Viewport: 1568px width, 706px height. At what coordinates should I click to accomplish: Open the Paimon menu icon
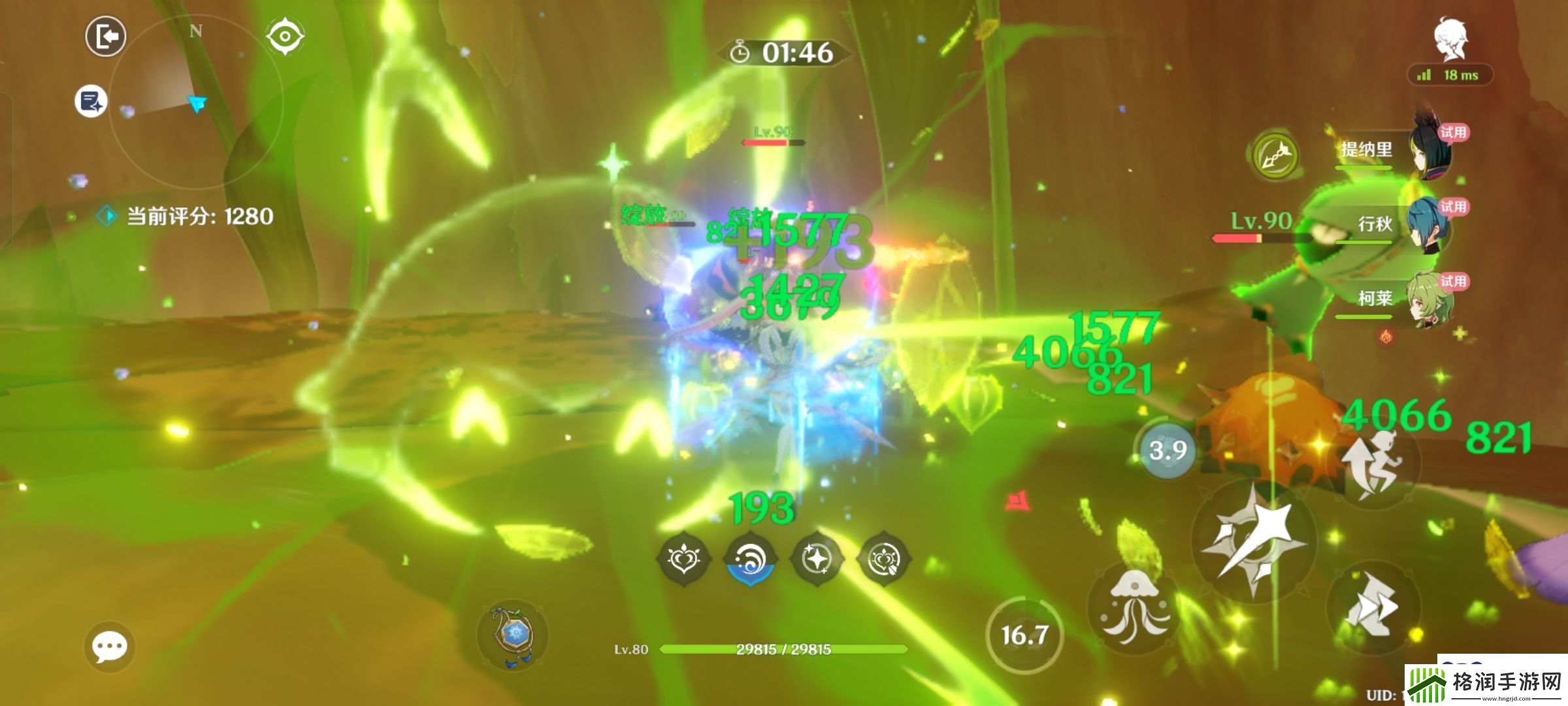(x=1450, y=39)
